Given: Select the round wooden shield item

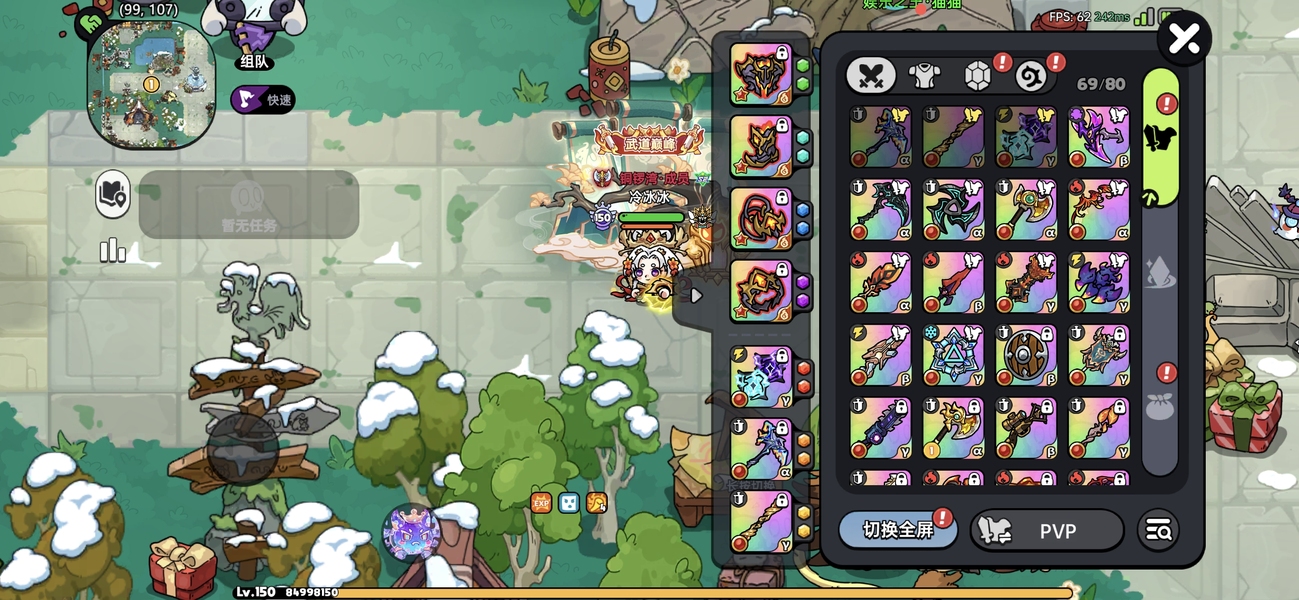Looking at the screenshot, I should tap(1026, 355).
